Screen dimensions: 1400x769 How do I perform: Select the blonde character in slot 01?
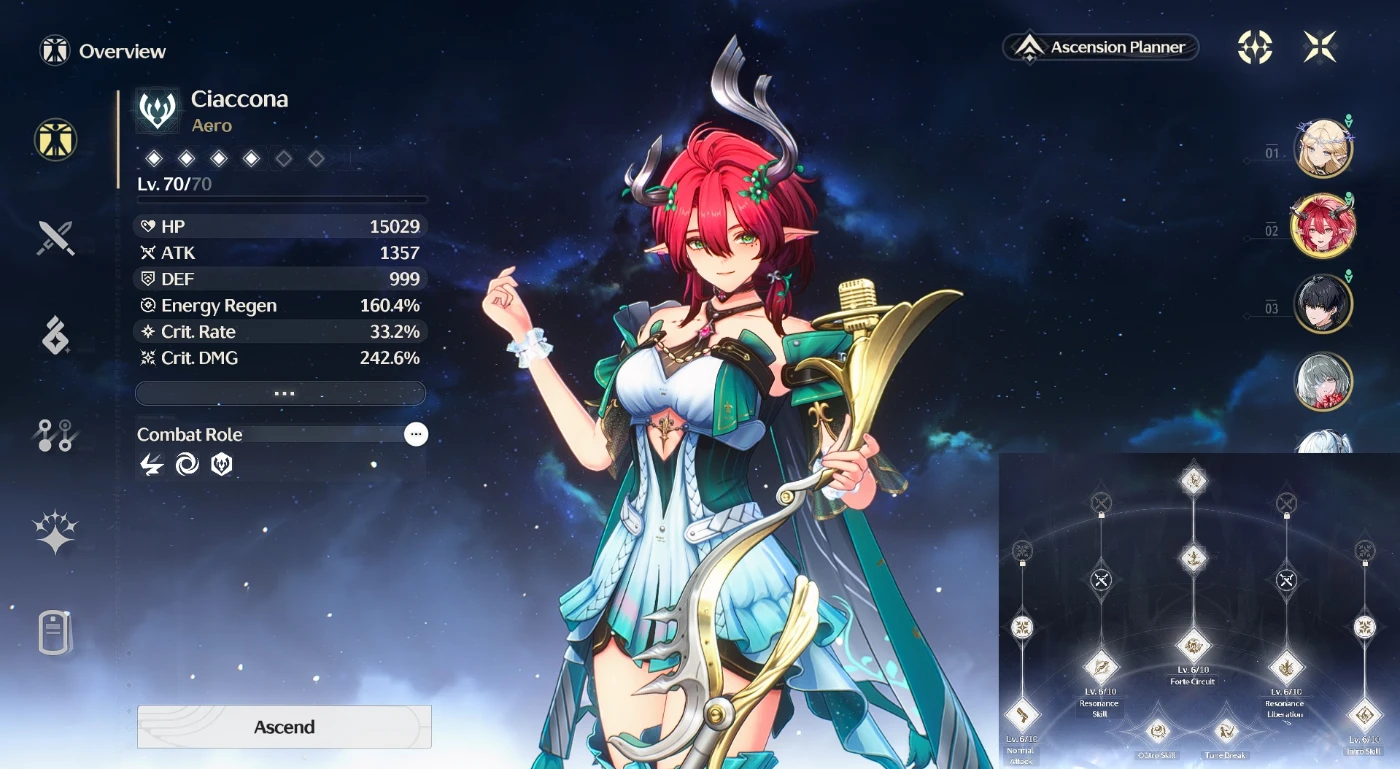point(1323,149)
